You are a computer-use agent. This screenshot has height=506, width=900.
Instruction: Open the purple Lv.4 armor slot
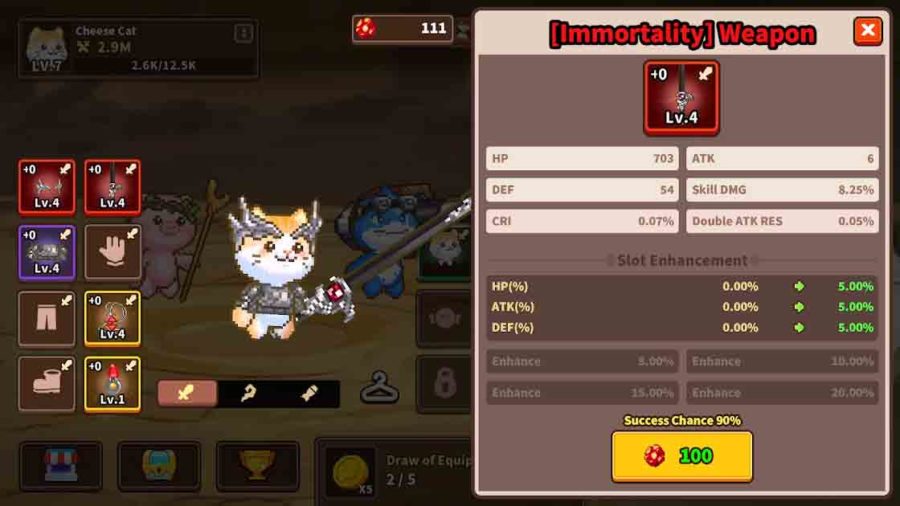(x=46, y=252)
